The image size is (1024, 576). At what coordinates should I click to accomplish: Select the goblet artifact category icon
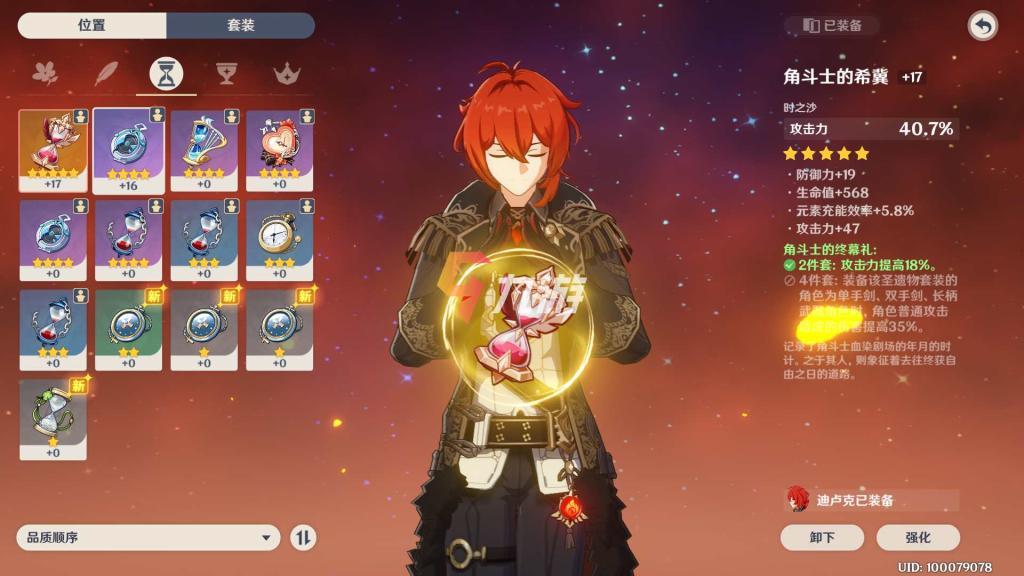point(227,73)
